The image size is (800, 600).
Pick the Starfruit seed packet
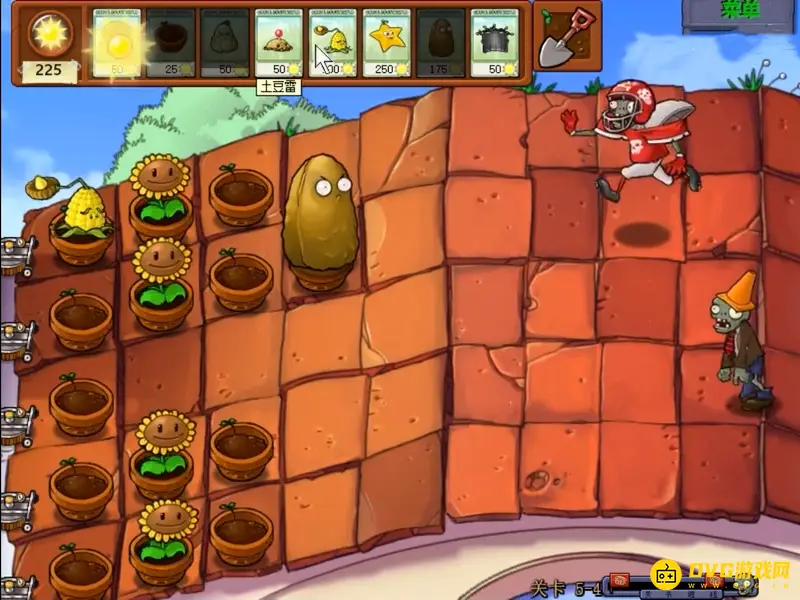point(387,43)
